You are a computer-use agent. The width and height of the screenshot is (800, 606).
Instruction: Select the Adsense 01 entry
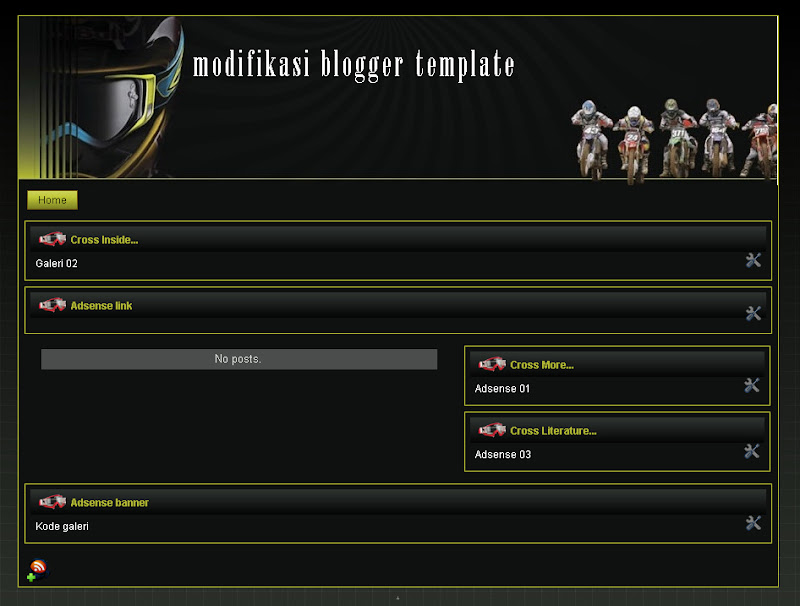502,389
